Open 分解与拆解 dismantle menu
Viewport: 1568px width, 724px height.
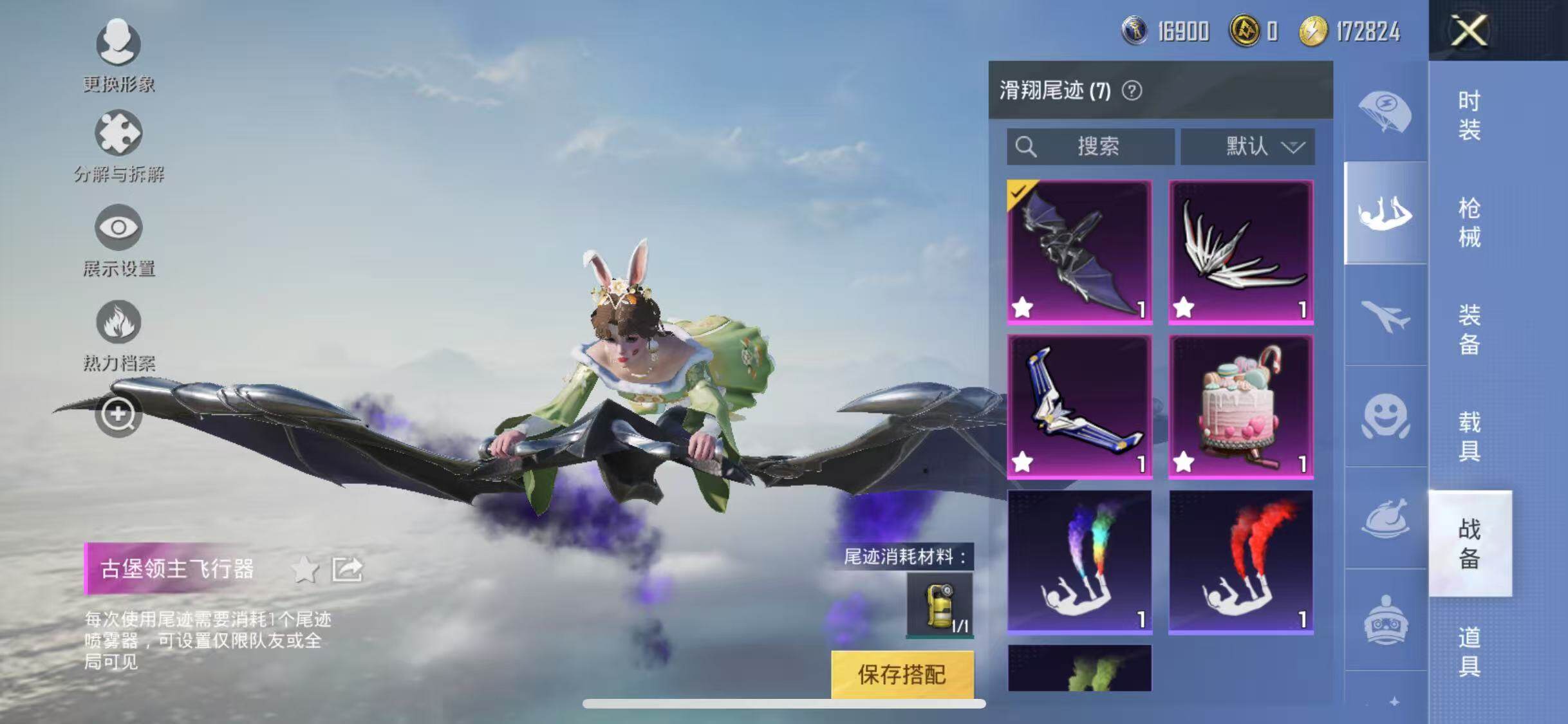118,134
